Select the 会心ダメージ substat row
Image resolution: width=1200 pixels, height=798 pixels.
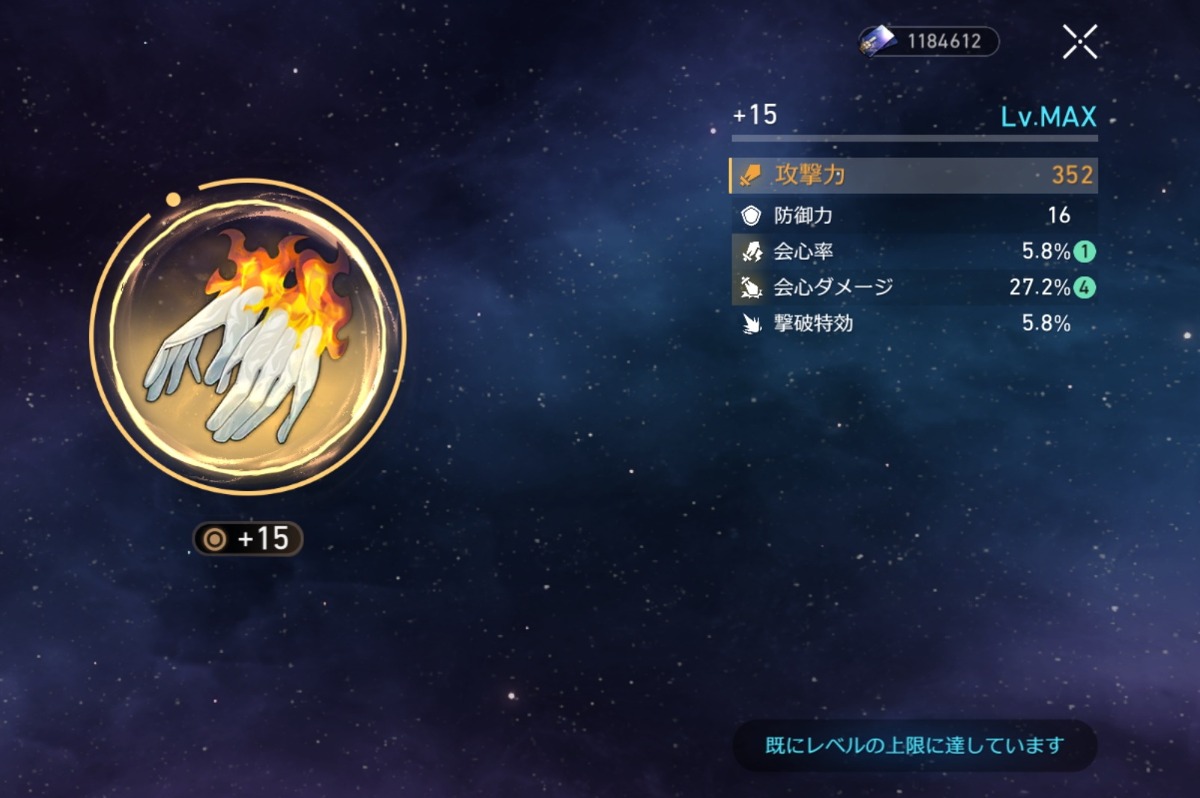click(914, 288)
